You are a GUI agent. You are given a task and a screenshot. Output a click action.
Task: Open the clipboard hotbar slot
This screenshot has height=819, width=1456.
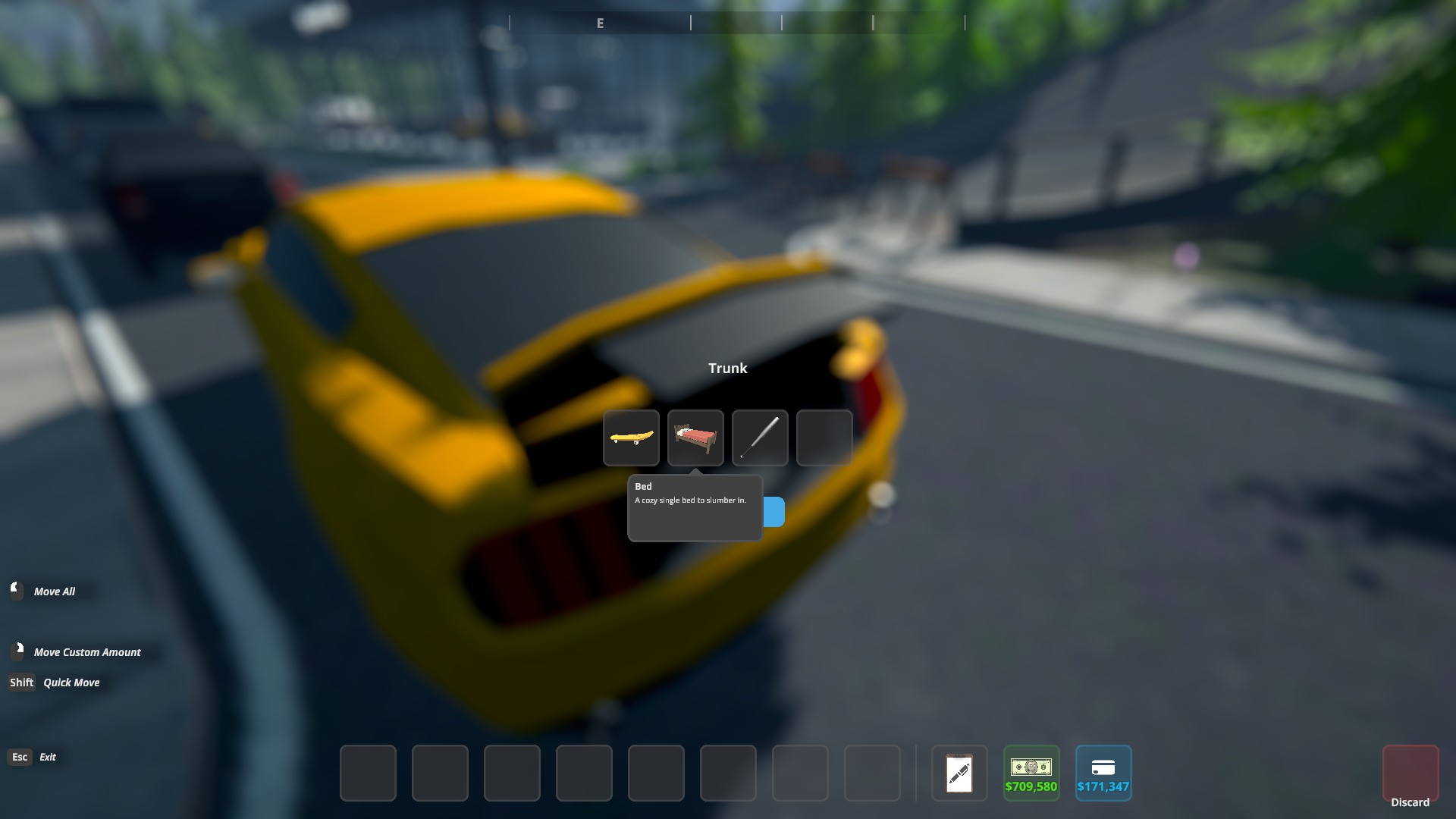coord(959,773)
